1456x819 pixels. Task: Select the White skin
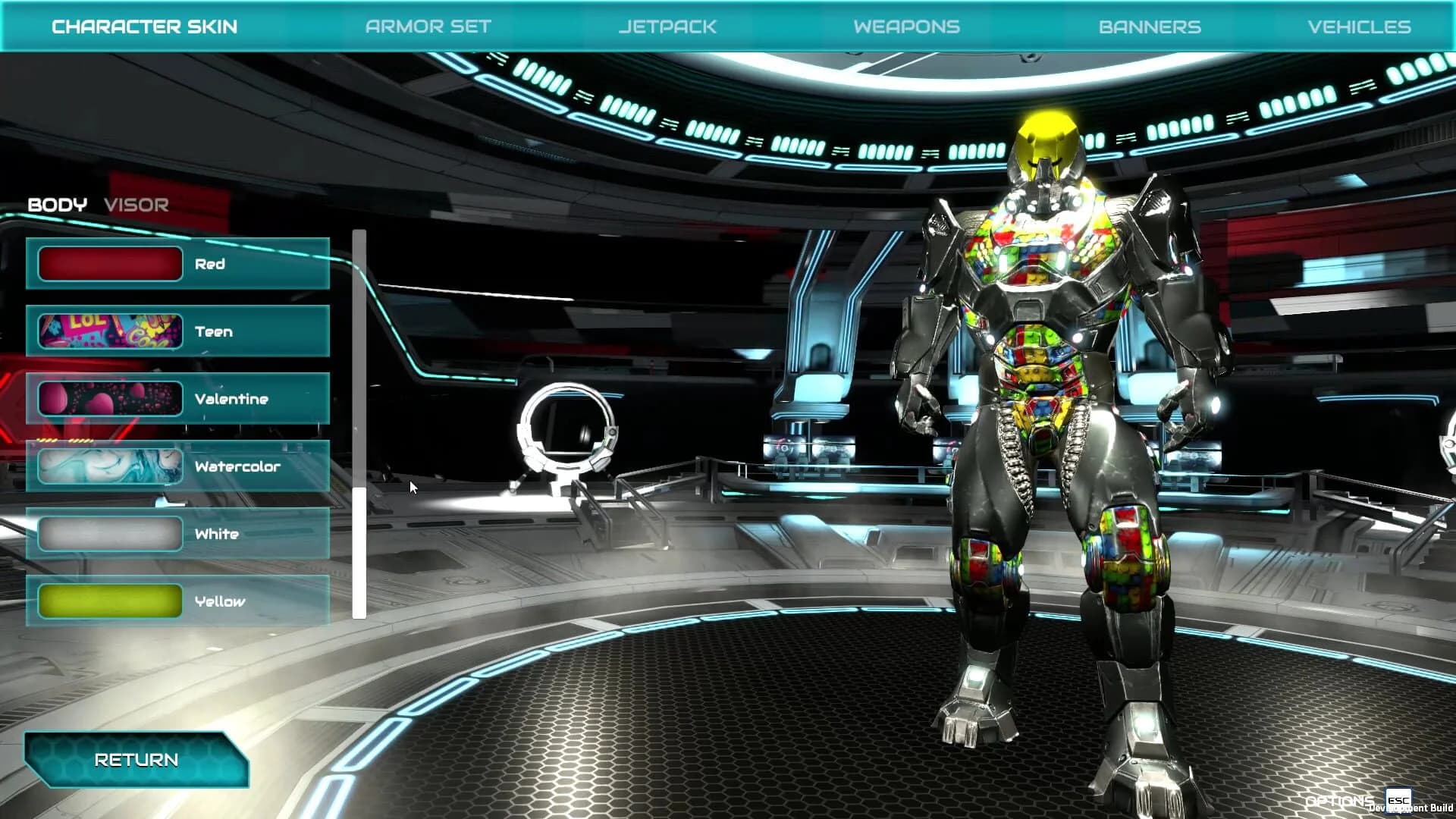[177, 534]
